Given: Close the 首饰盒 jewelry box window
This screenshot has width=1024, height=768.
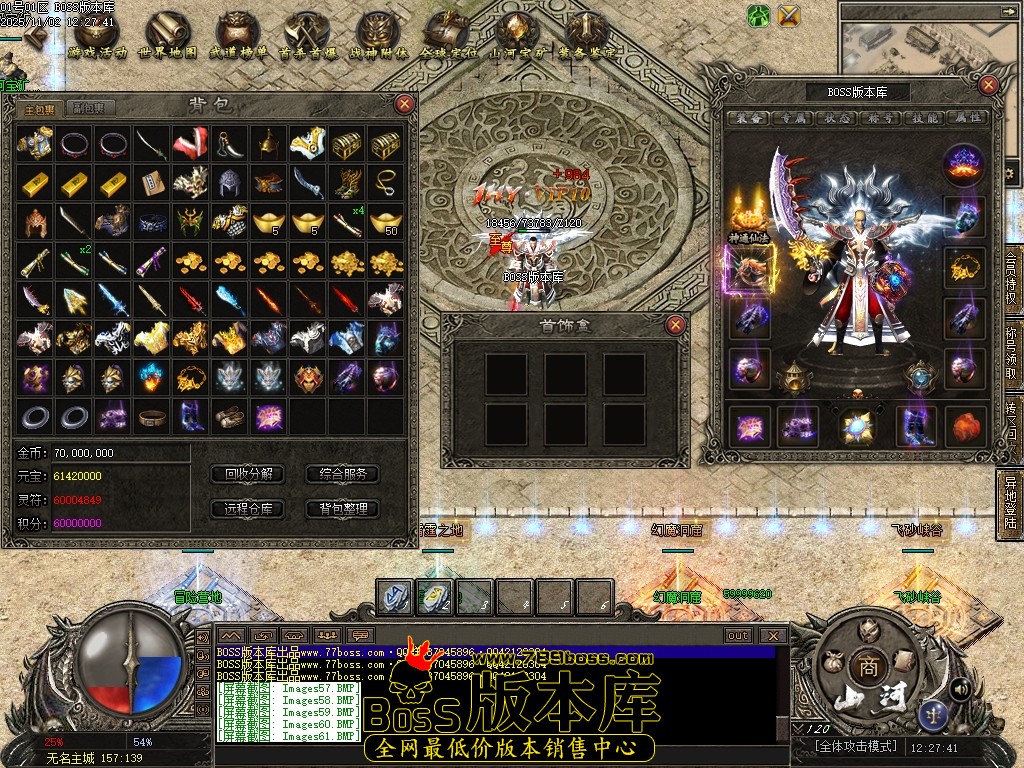Looking at the screenshot, I should tap(677, 324).
